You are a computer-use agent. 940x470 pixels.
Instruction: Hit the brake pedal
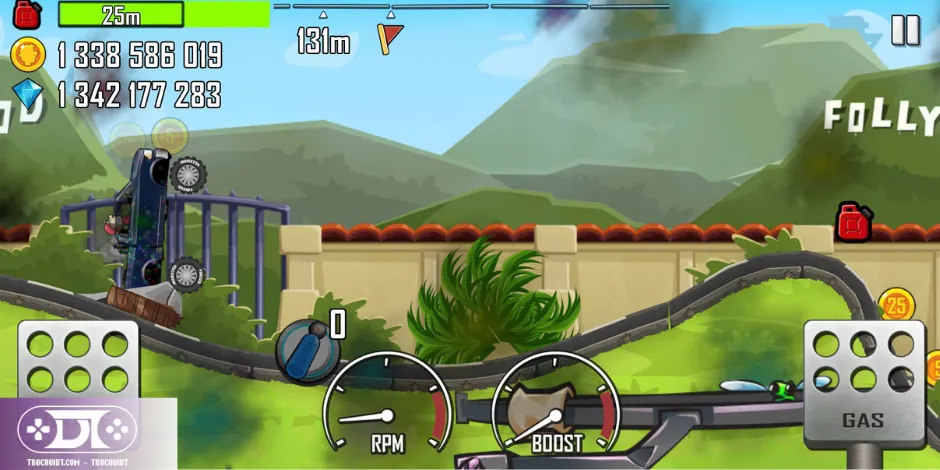[x=78, y=362]
